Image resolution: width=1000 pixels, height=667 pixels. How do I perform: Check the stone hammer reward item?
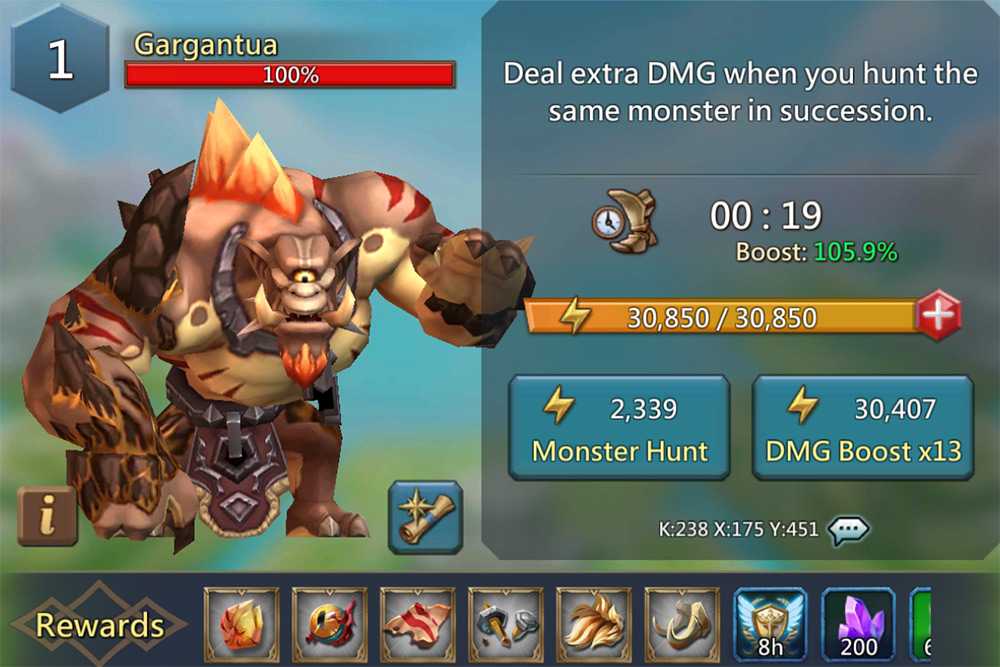[x=506, y=625]
